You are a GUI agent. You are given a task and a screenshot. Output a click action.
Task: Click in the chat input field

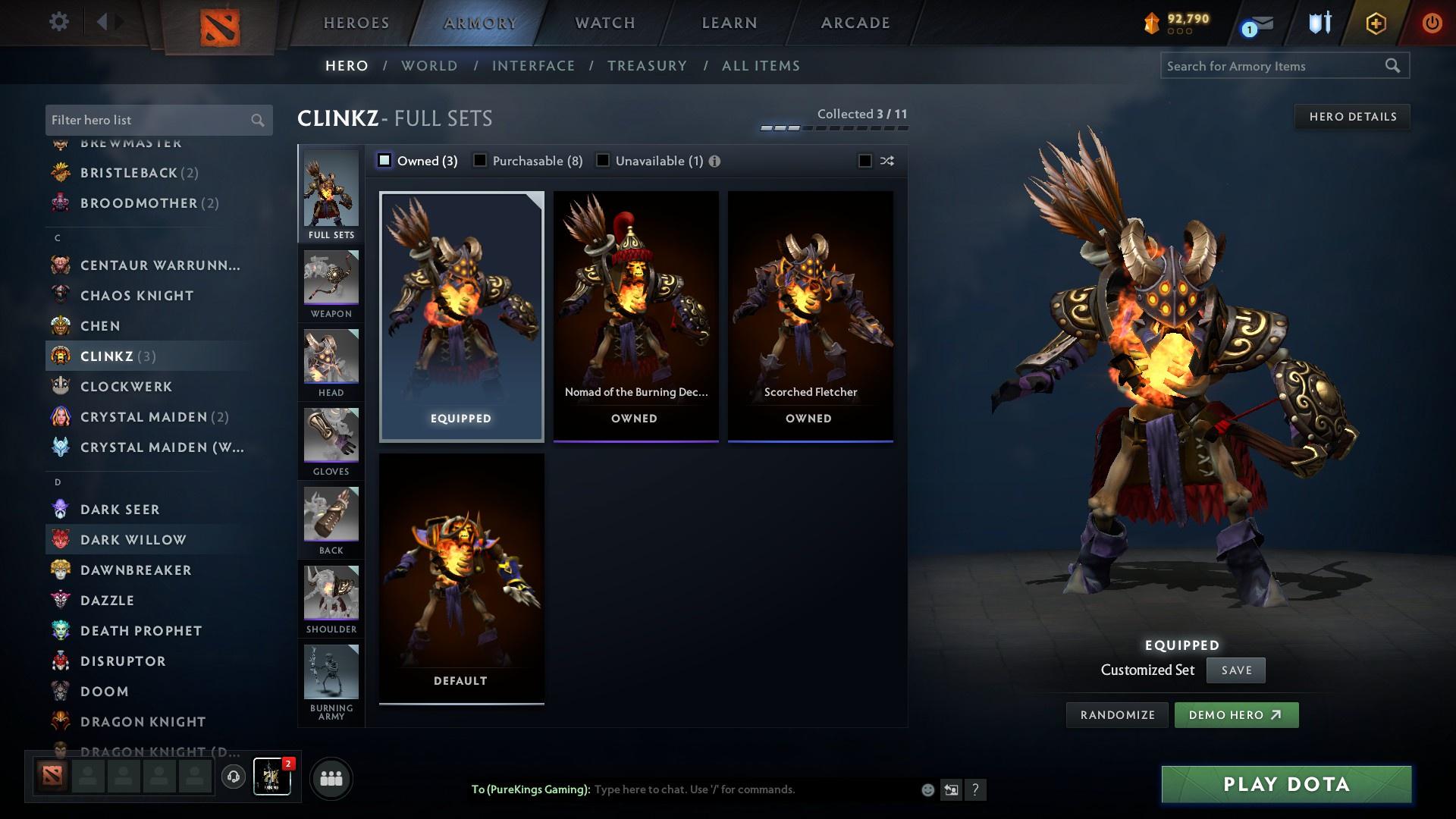(x=751, y=789)
